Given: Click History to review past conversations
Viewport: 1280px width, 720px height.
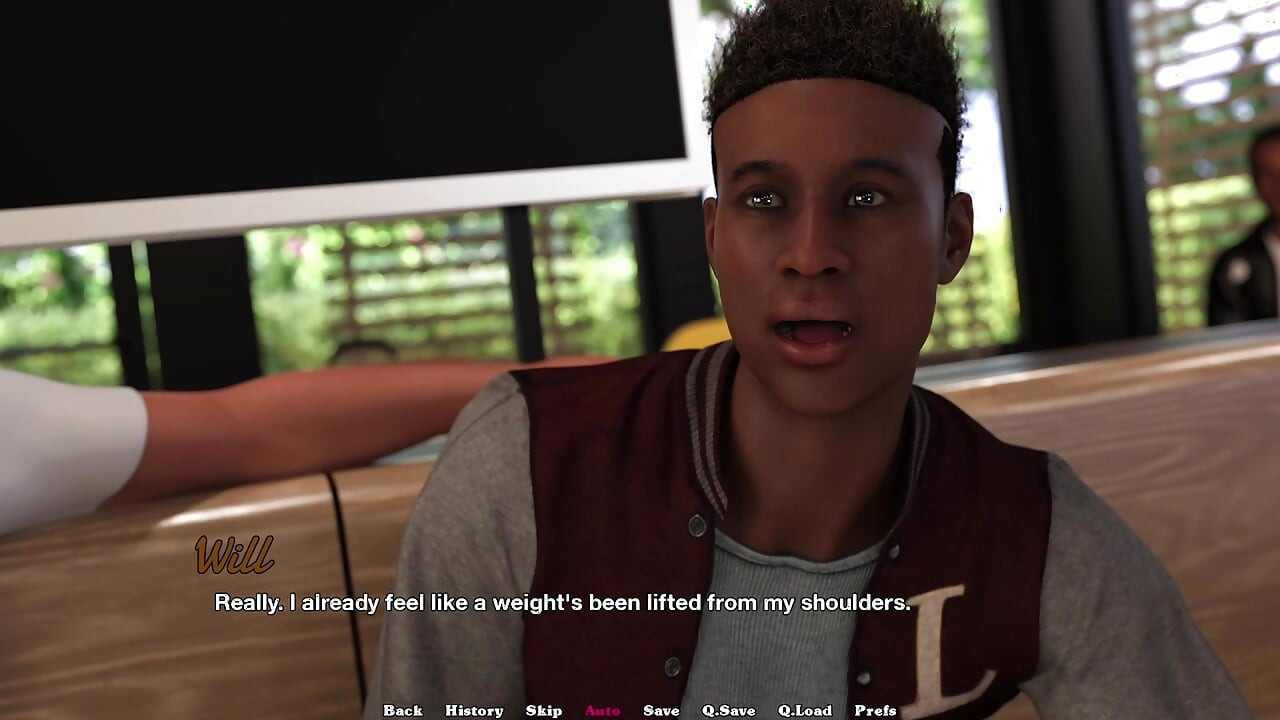Looking at the screenshot, I should [x=473, y=710].
